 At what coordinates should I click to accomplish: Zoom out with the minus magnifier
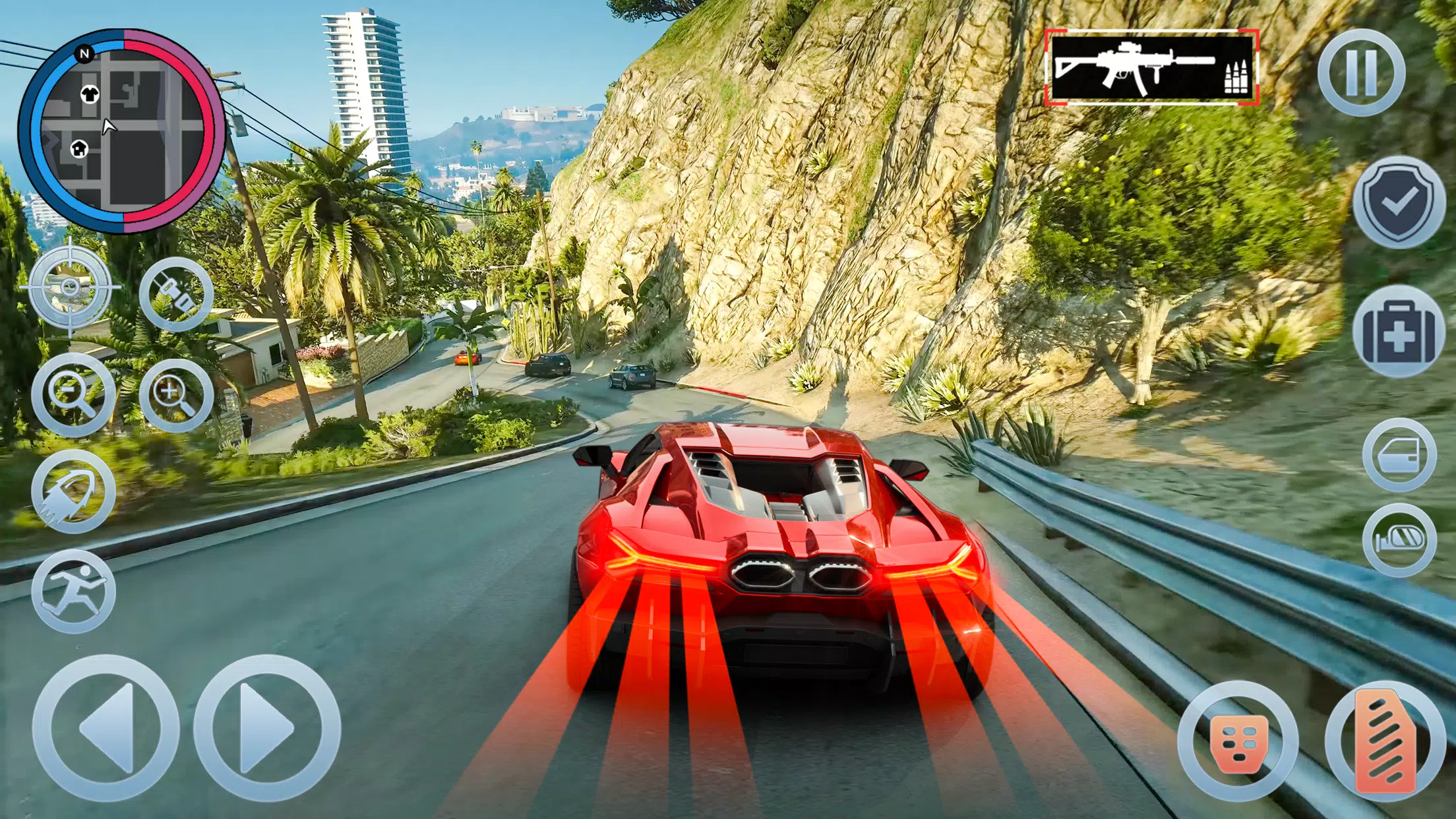pos(73,394)
